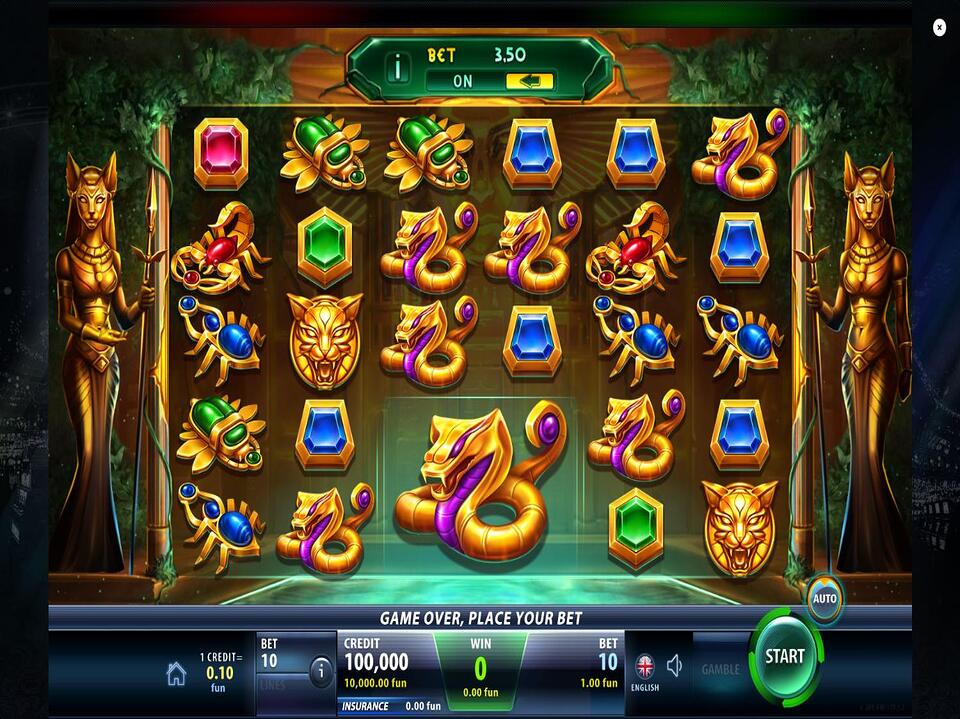The width and height of the screenshot is (960, 719).
Task: Enable AUTO spin mode
Action: 825,599
